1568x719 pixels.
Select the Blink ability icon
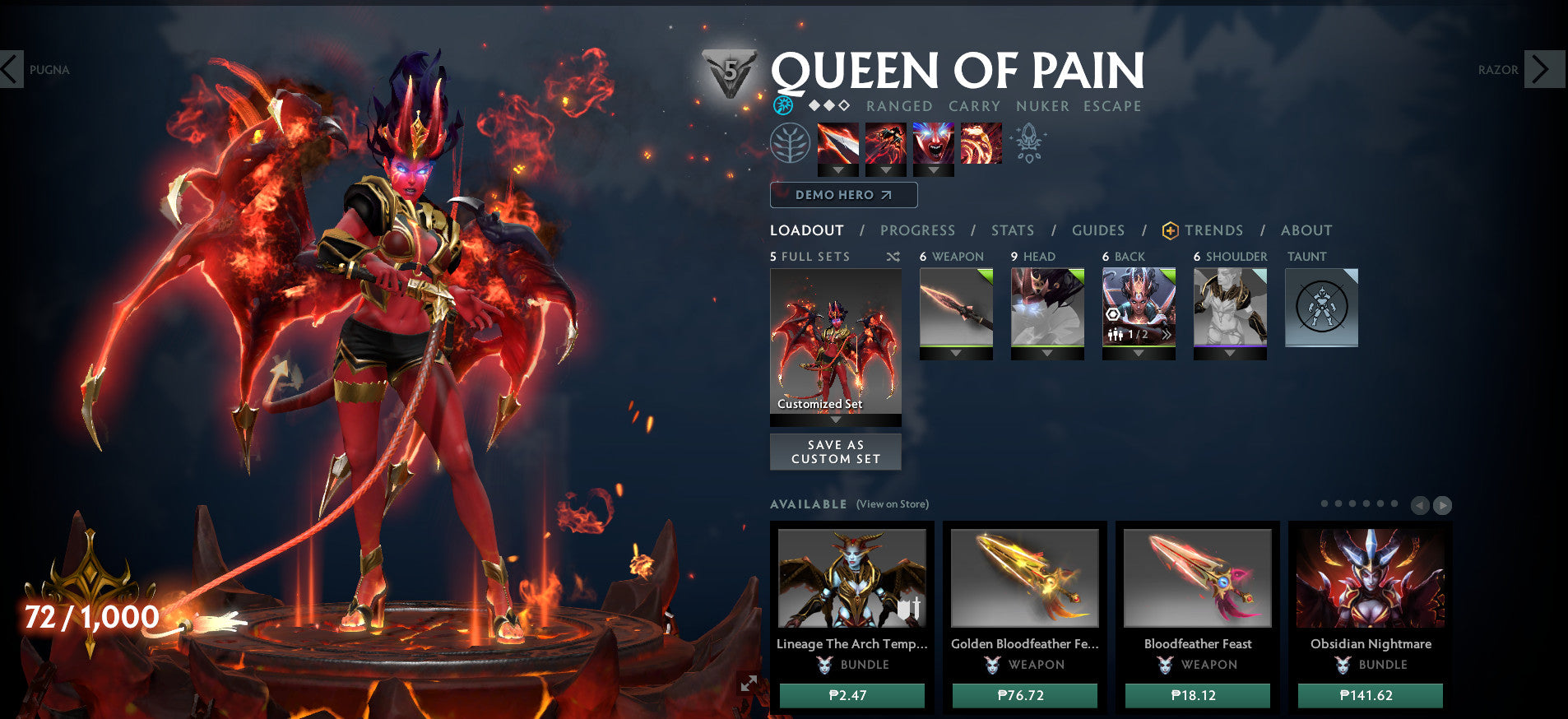(x=886, y=143)
